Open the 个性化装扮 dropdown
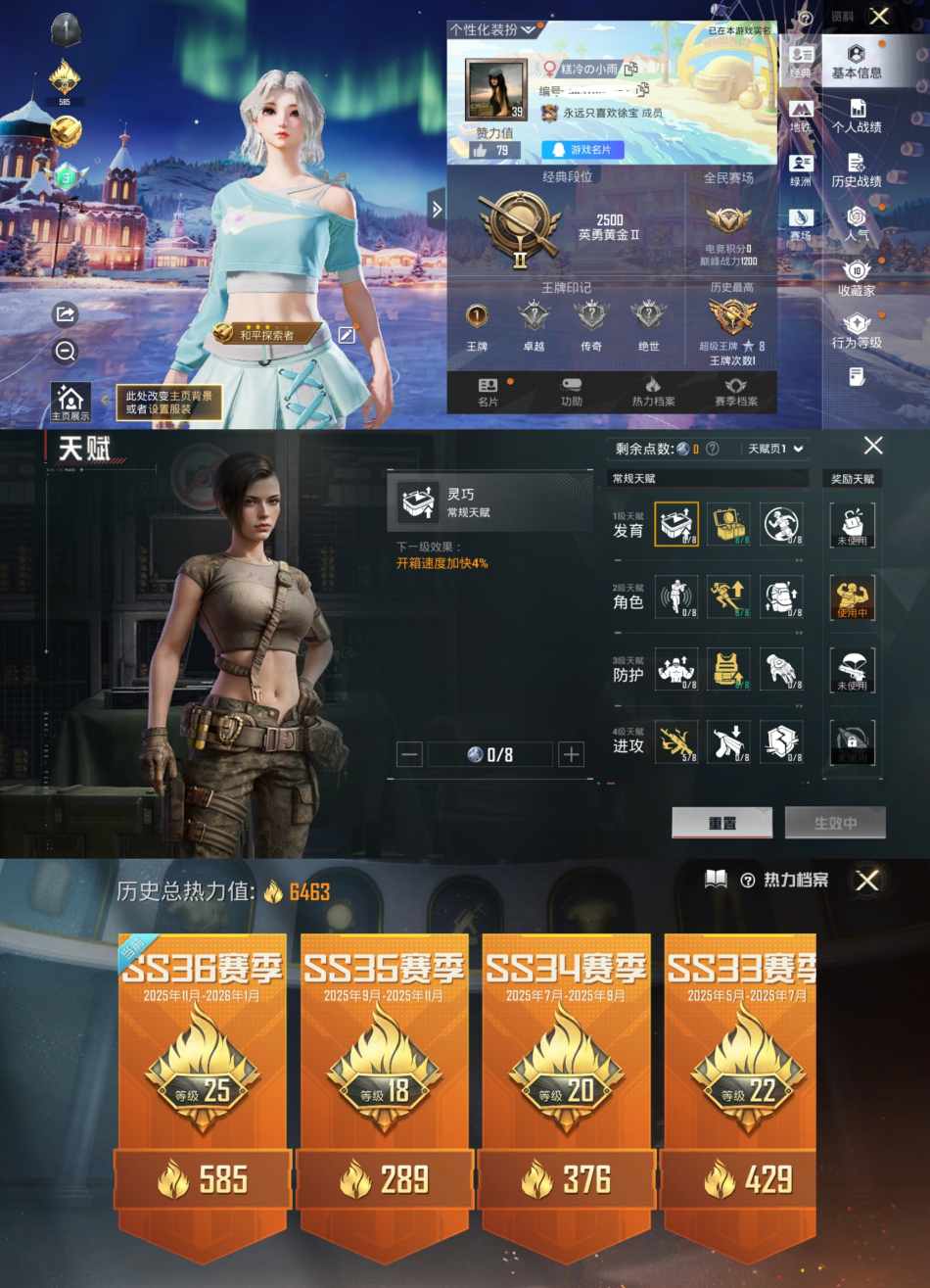 pos(492,30)
